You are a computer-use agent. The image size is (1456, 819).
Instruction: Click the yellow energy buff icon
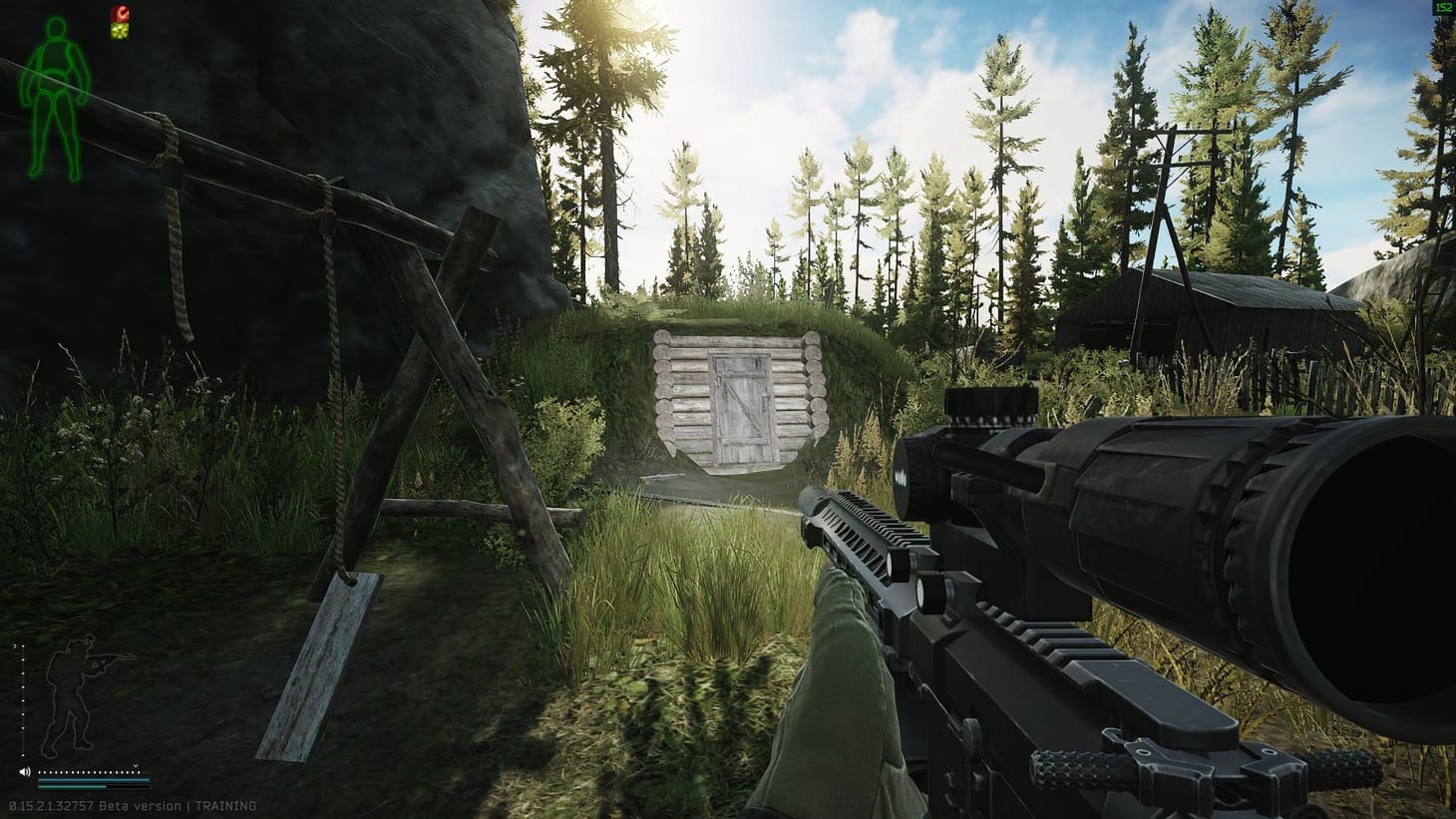(x=120, y=29)
